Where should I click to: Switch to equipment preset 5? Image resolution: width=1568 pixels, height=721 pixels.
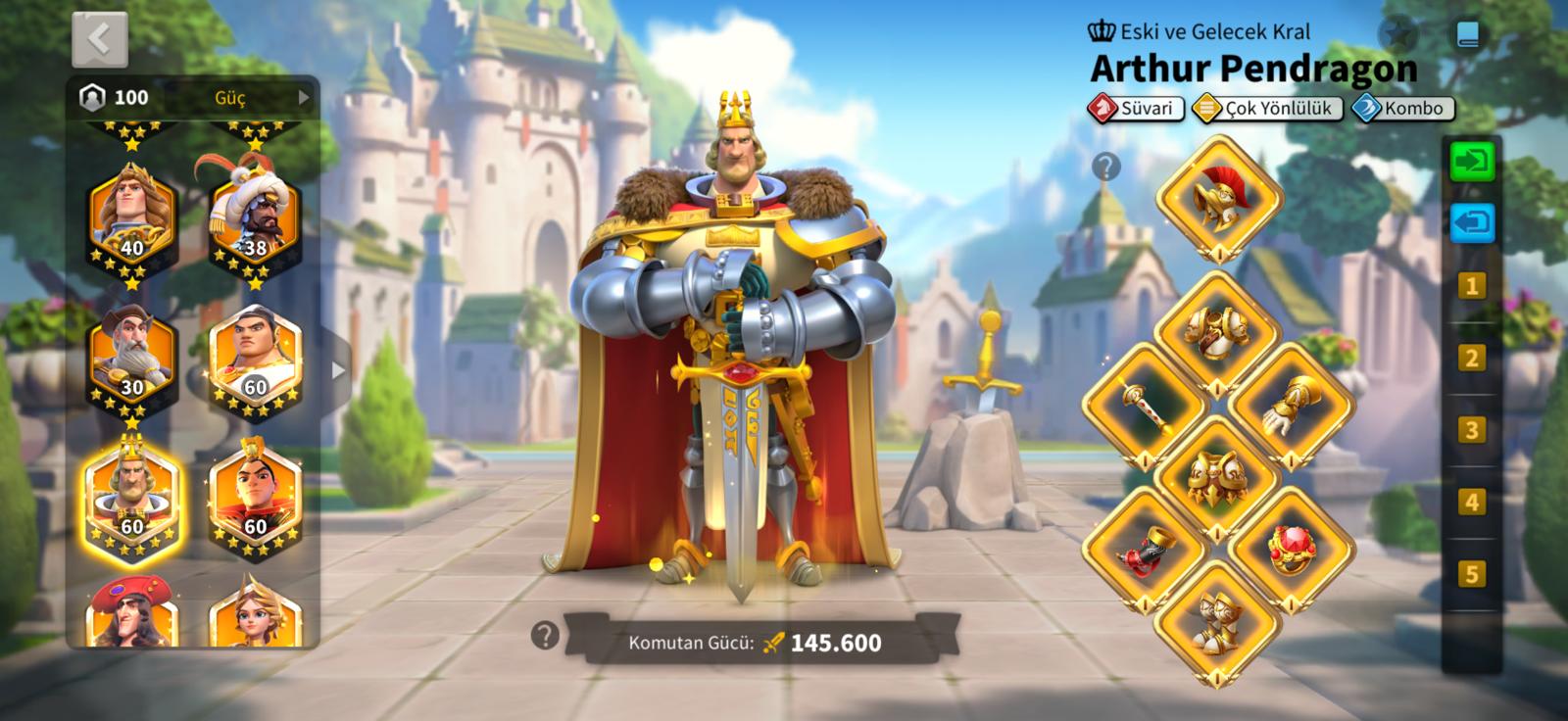tap(1471, 573)
